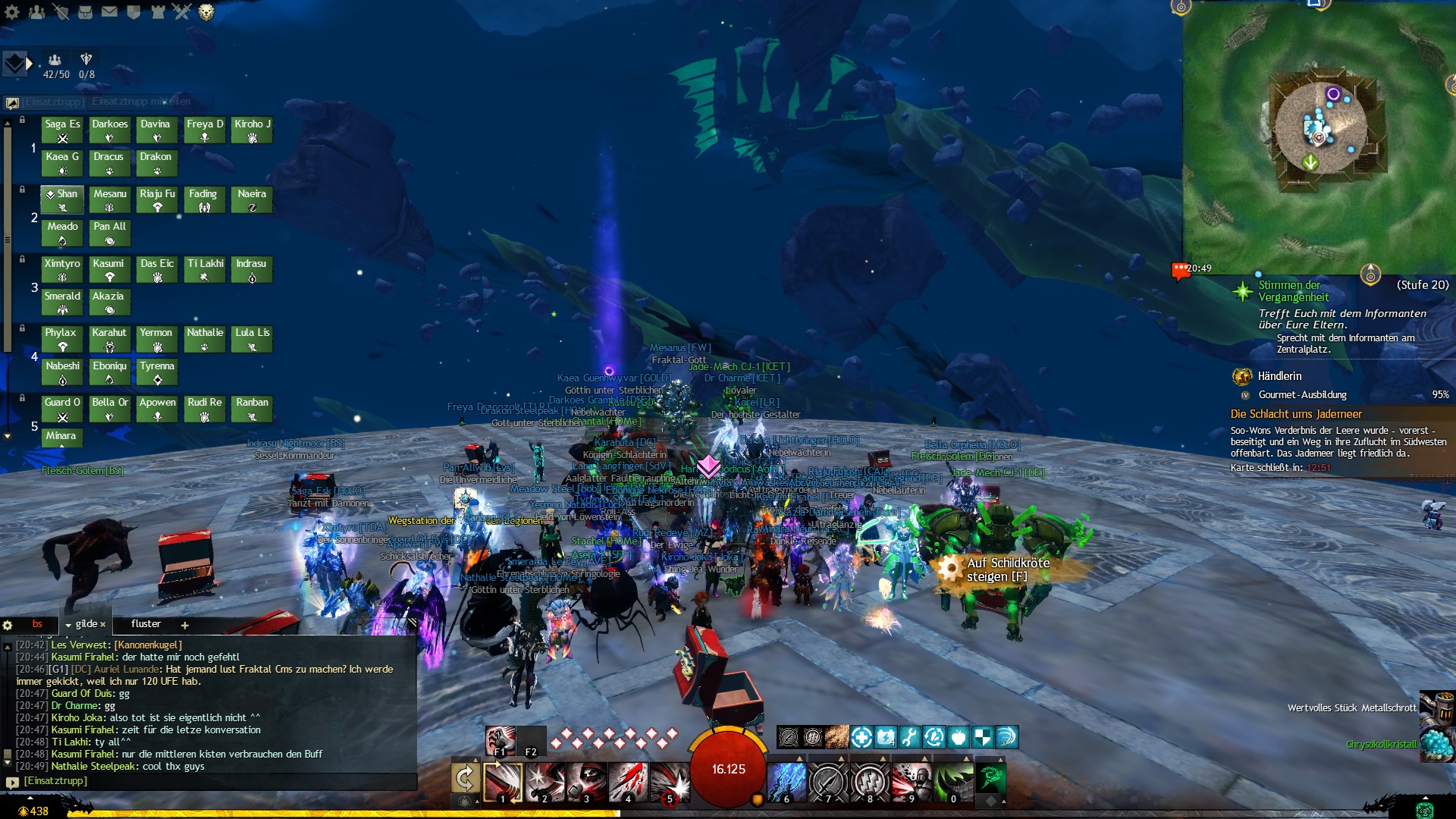
Task: Select squad member Nathalie tile
Action: [x=205, y=338]
